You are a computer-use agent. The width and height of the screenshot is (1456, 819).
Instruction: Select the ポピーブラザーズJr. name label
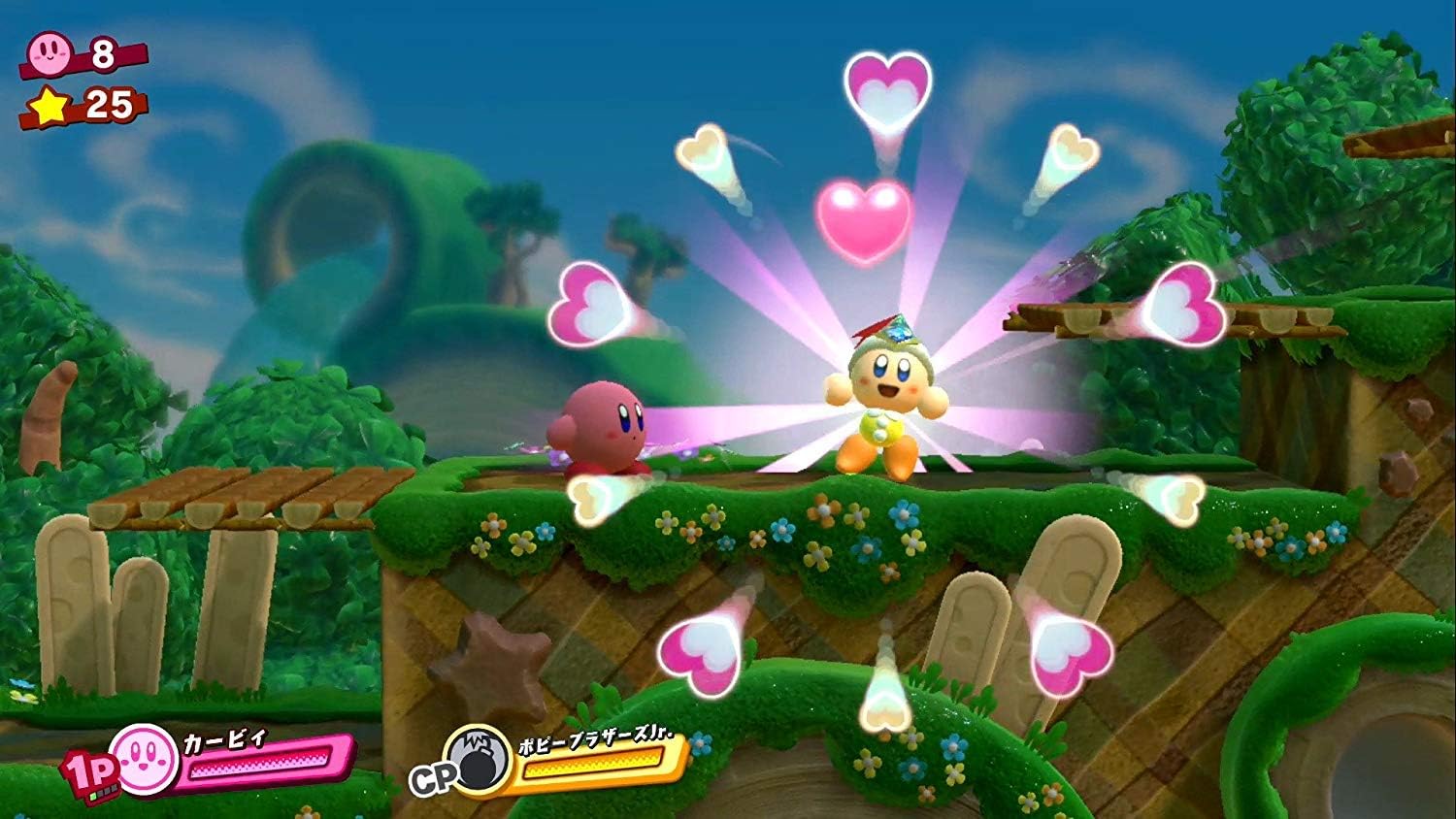coord(594,737)
